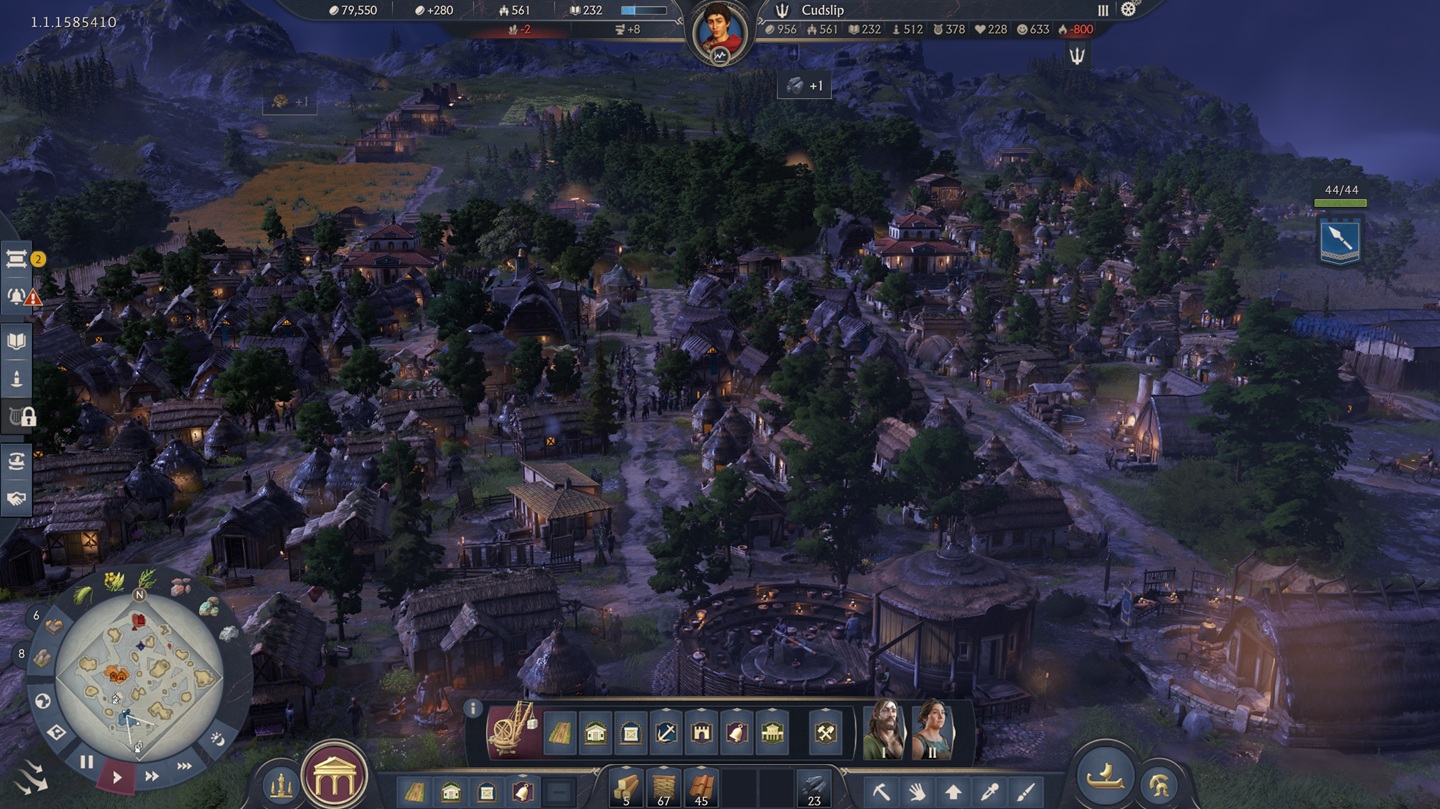Open crossed hammers production category
Screen dimensions: 1440x809
point(826,734)
